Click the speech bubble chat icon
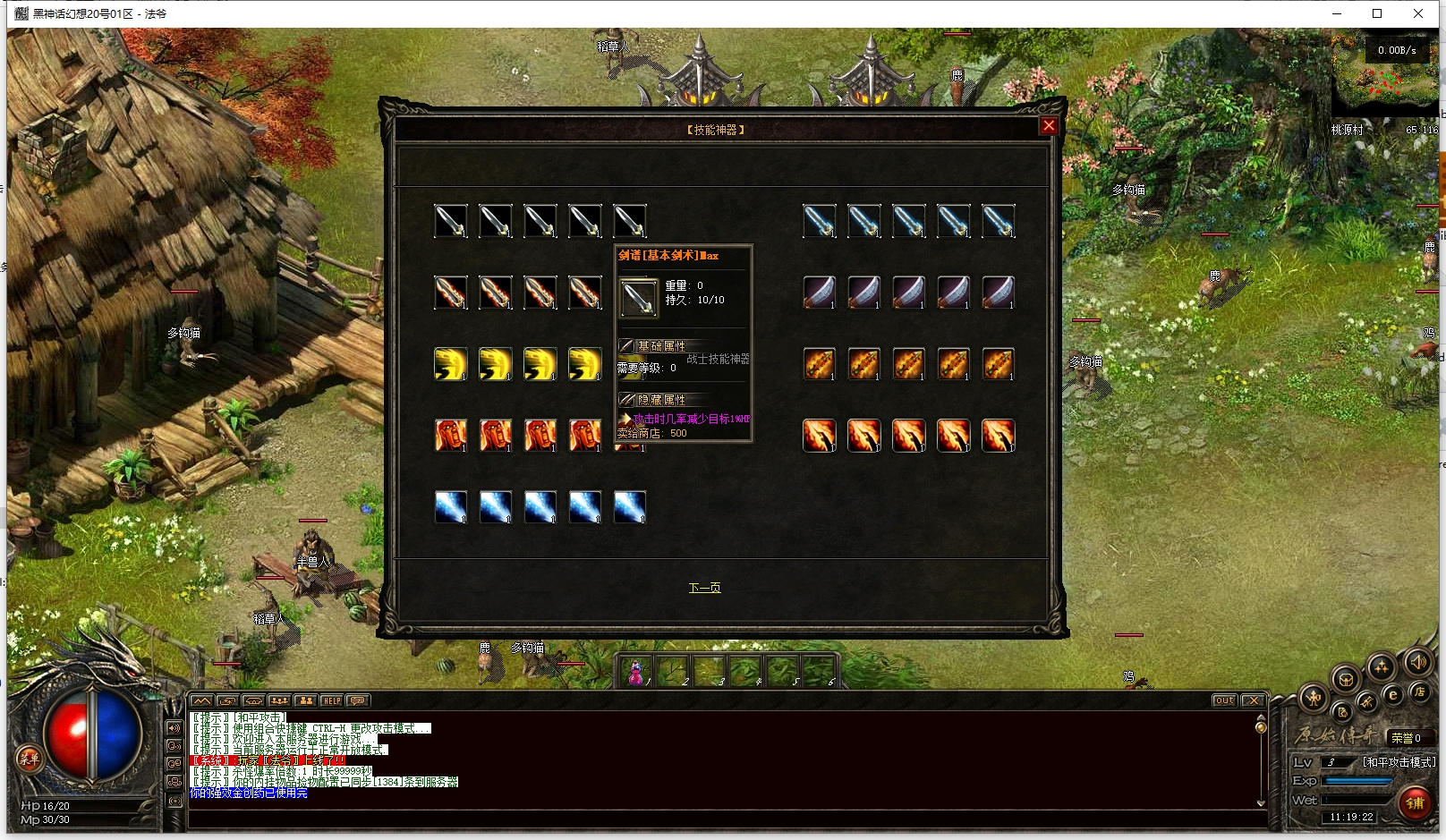Viewport: 1446px width, 840px height. [358, 700]
